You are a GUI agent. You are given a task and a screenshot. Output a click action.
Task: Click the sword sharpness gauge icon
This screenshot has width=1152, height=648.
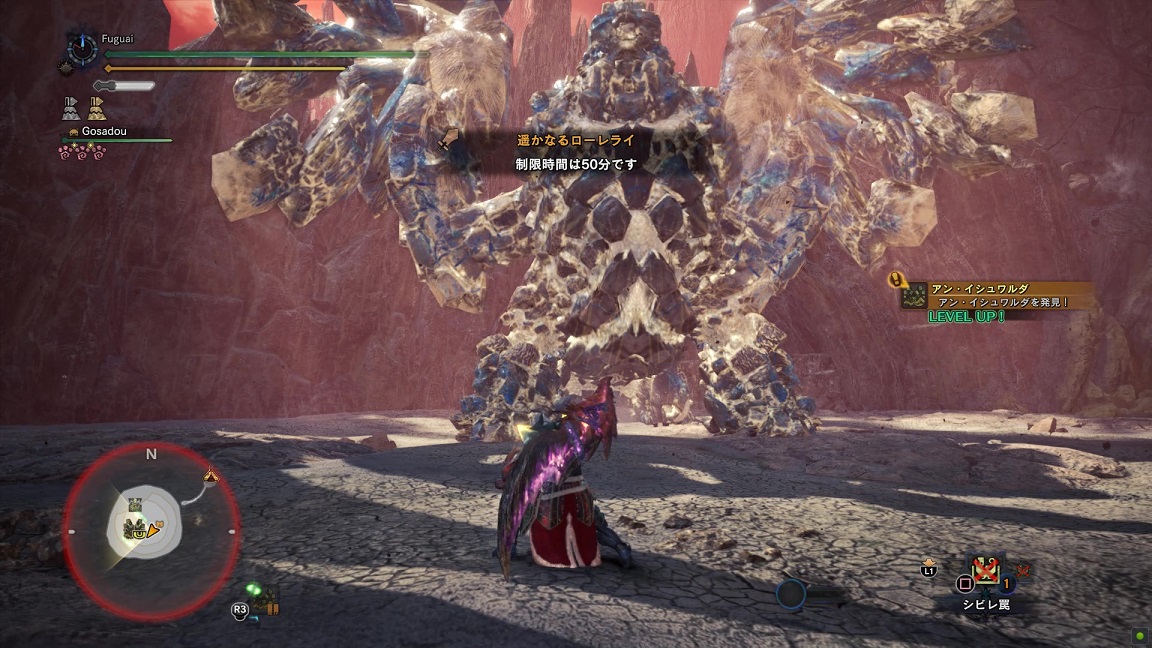pyautogui.click(x=123, y=86)
